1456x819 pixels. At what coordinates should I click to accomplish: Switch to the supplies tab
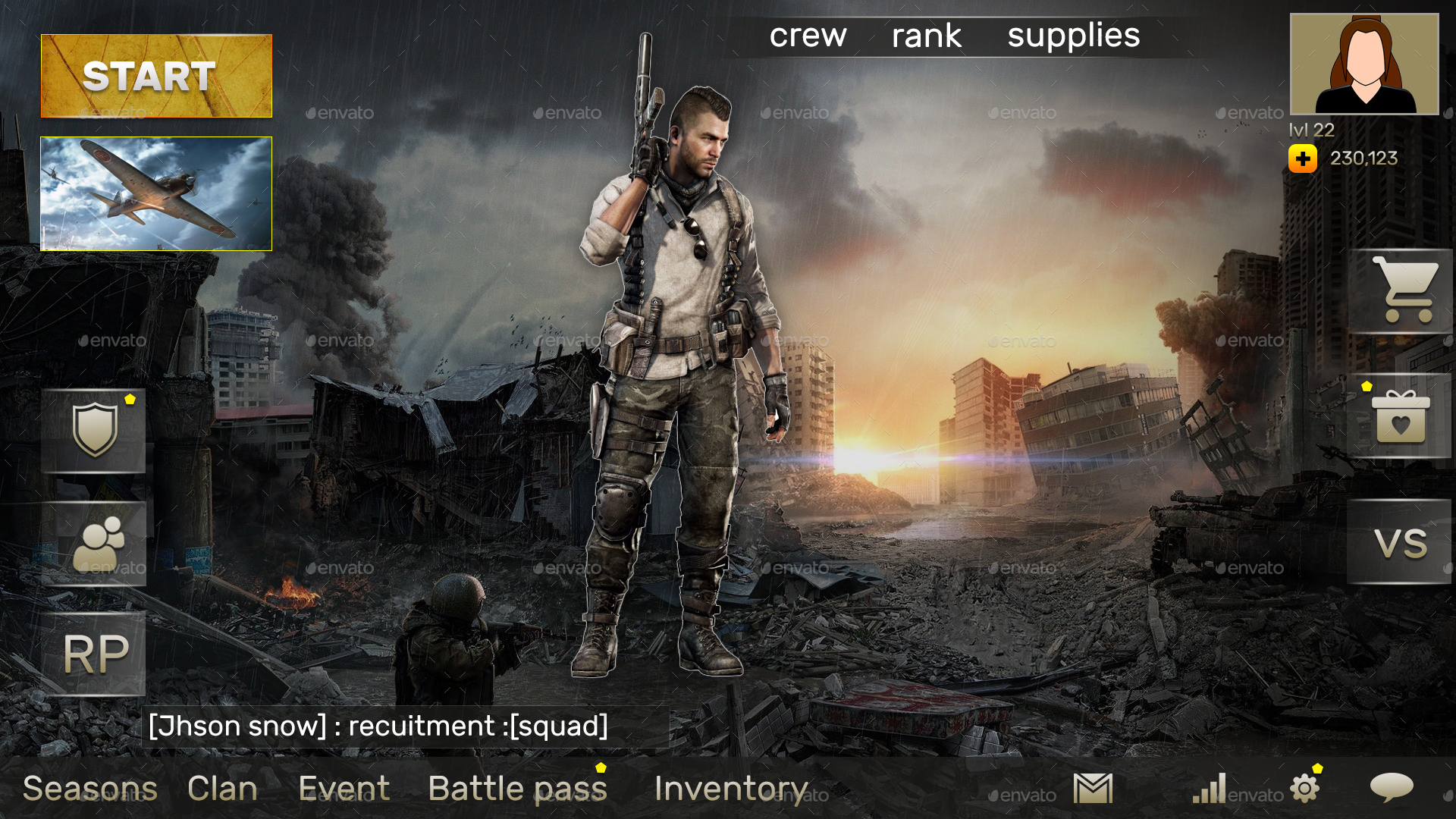coord(1074,35)
